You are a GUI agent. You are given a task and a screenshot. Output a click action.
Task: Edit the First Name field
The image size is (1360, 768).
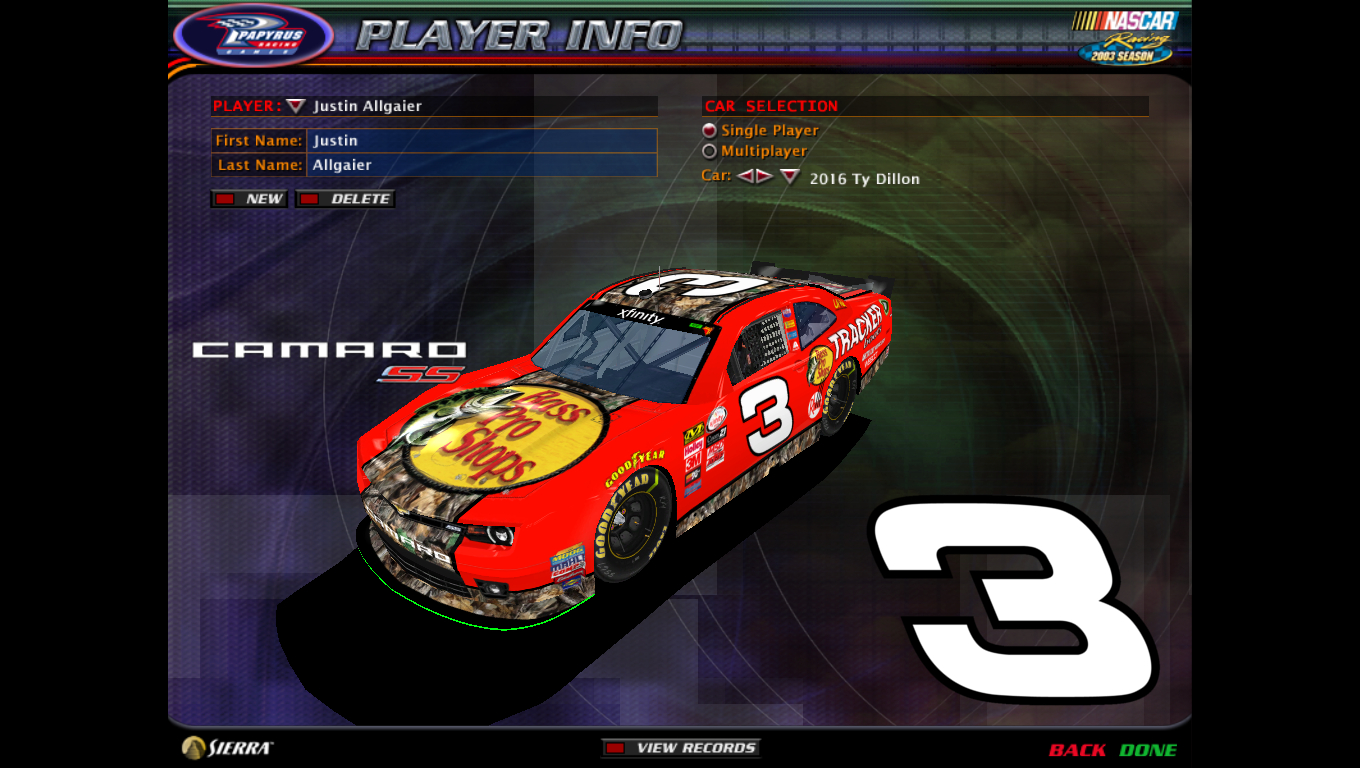coord(482,141)
